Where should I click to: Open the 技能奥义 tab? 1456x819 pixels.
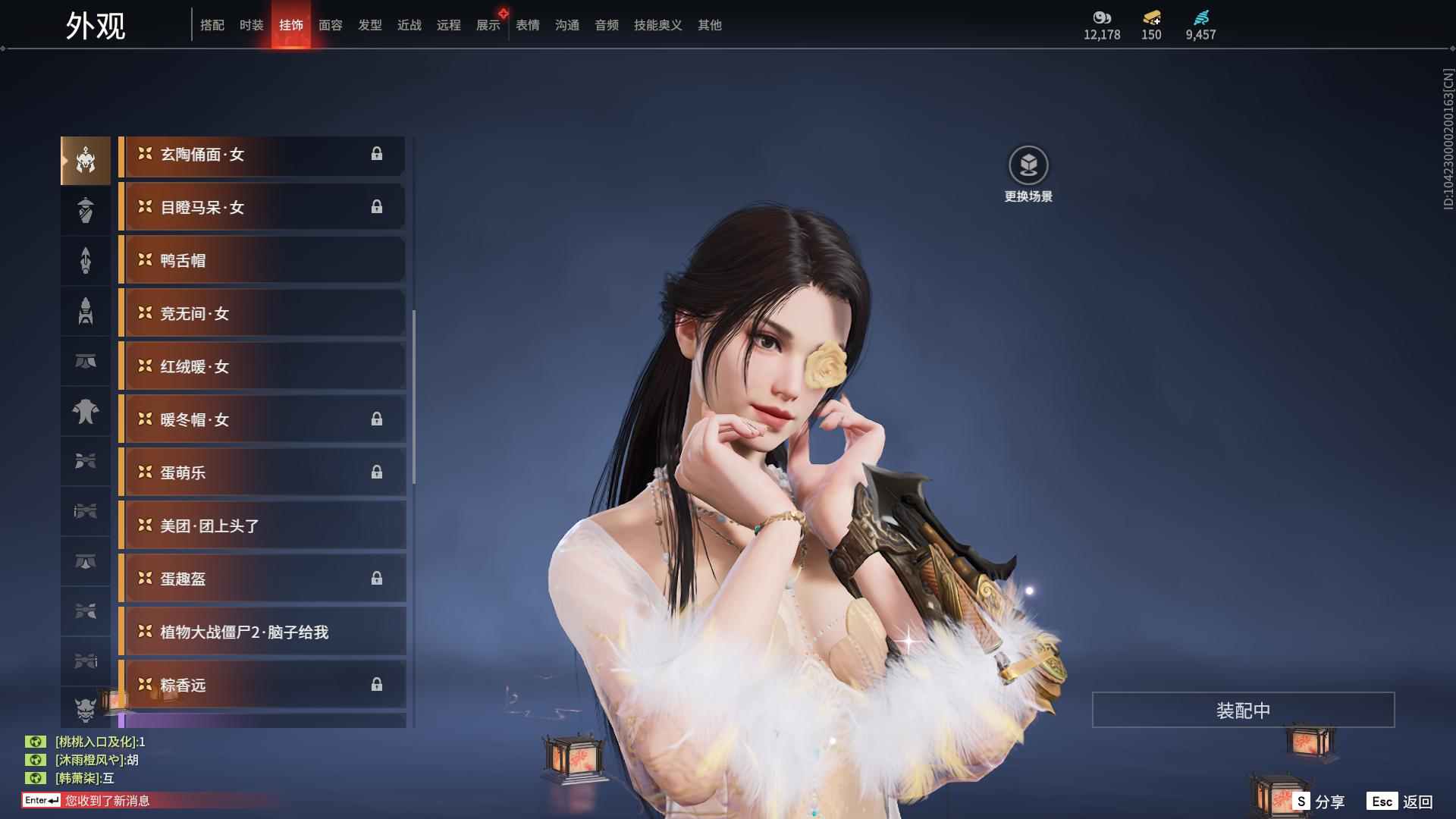[x=657, y=25]
